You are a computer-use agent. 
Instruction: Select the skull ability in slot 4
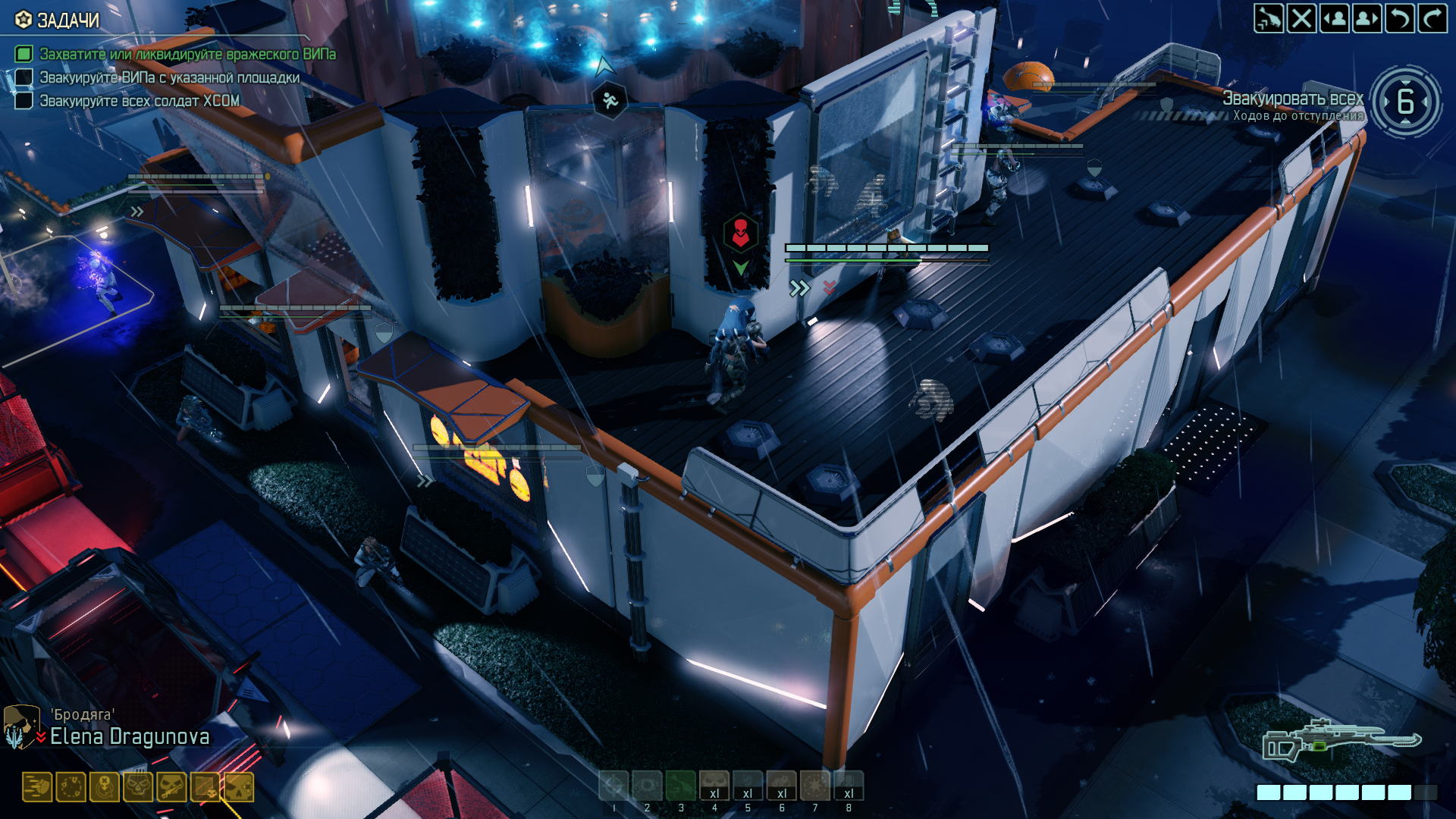click(x=714, y=786)
